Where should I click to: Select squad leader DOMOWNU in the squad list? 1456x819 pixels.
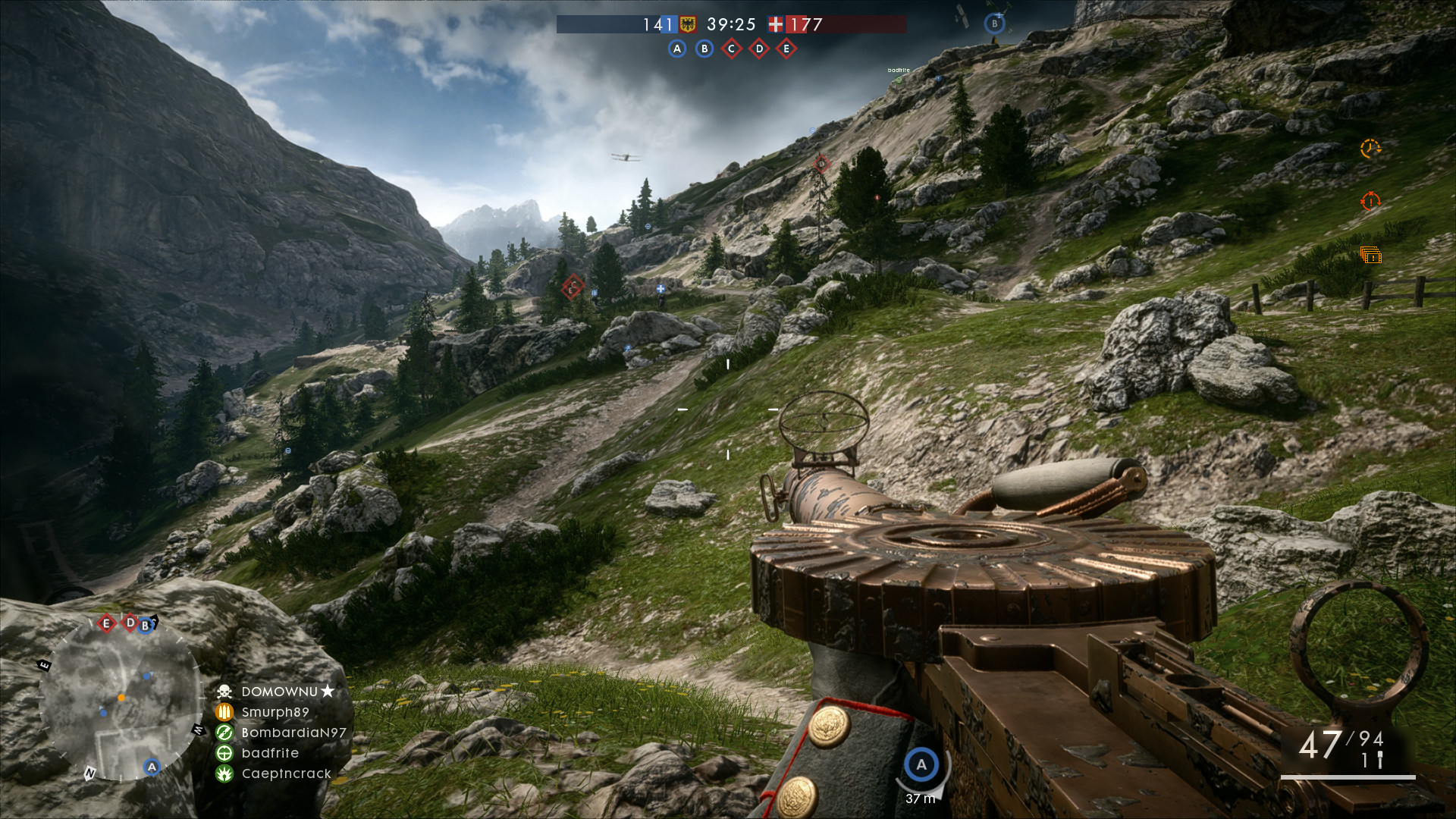pos(279,692)
